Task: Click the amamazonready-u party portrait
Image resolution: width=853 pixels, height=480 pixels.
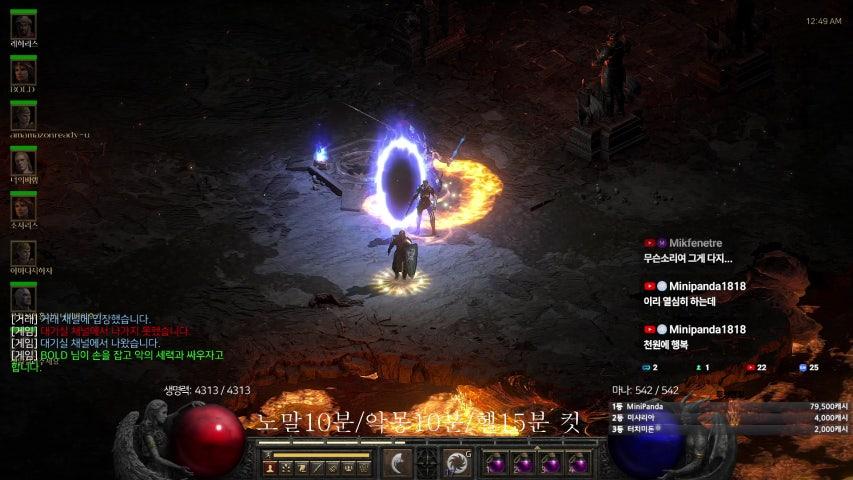Action: pyautogui.click(x=23, y=116)
